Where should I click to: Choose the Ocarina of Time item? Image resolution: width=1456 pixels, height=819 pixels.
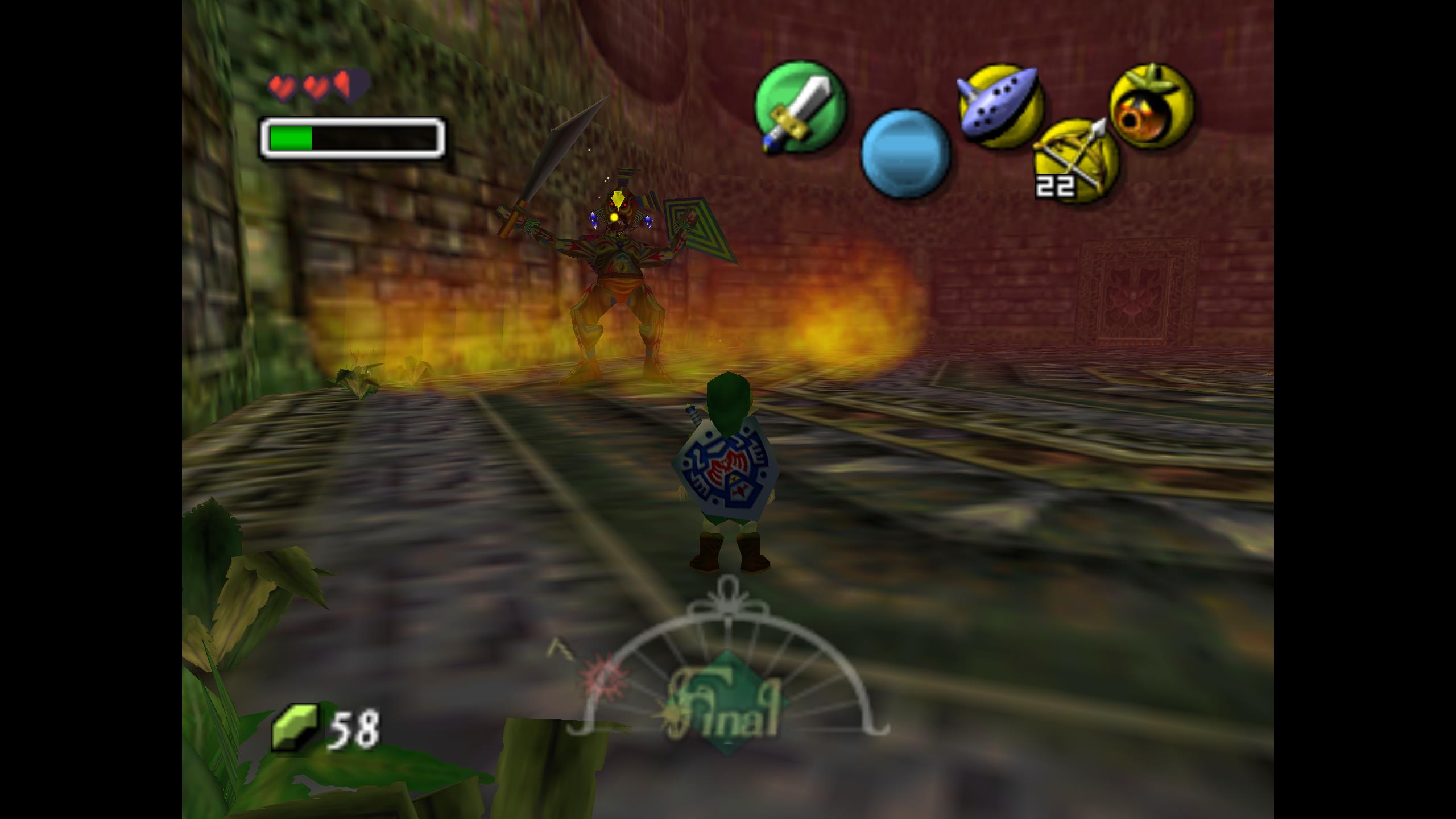coord(1000,106)
